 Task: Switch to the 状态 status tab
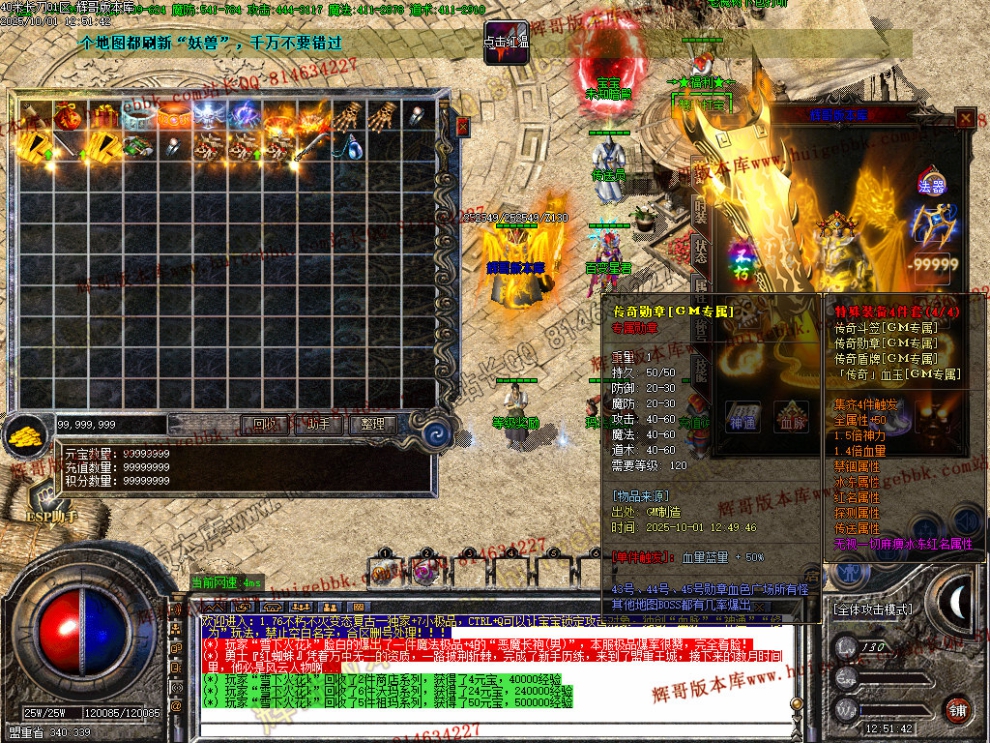(700, 251)
